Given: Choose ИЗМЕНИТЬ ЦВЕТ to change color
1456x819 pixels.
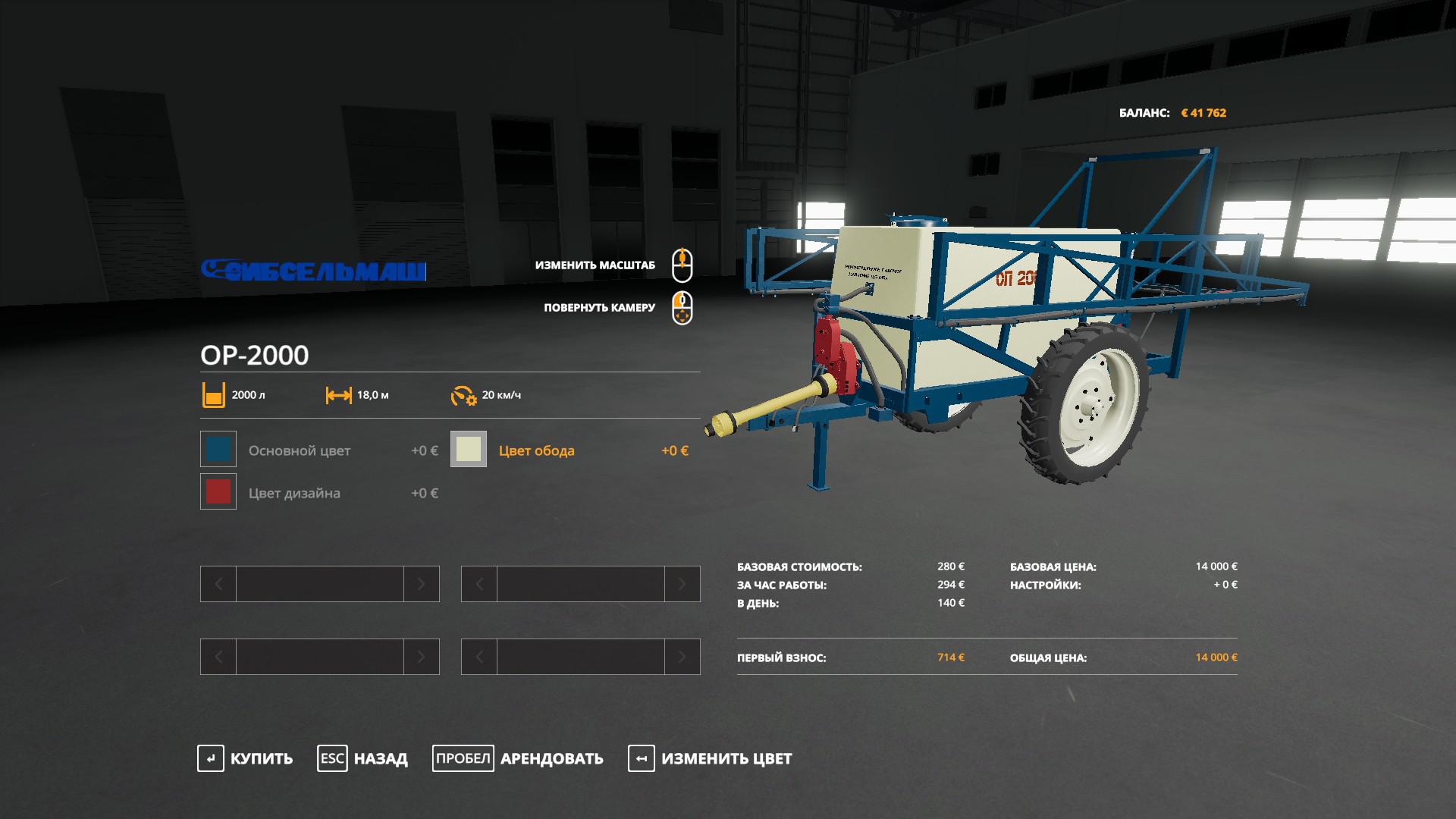Looking at the screenshot, I should click(x=710, y=758).
